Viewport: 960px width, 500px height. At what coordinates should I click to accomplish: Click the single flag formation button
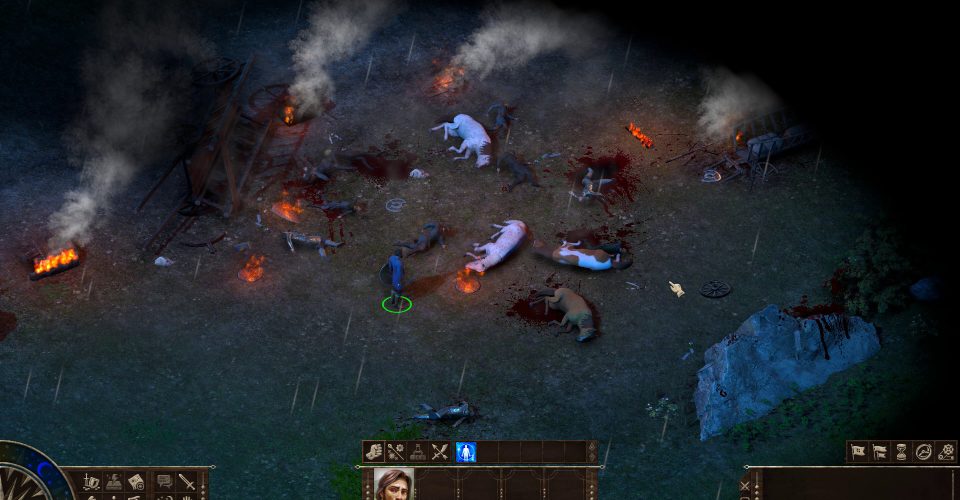(x=858, y=452)
